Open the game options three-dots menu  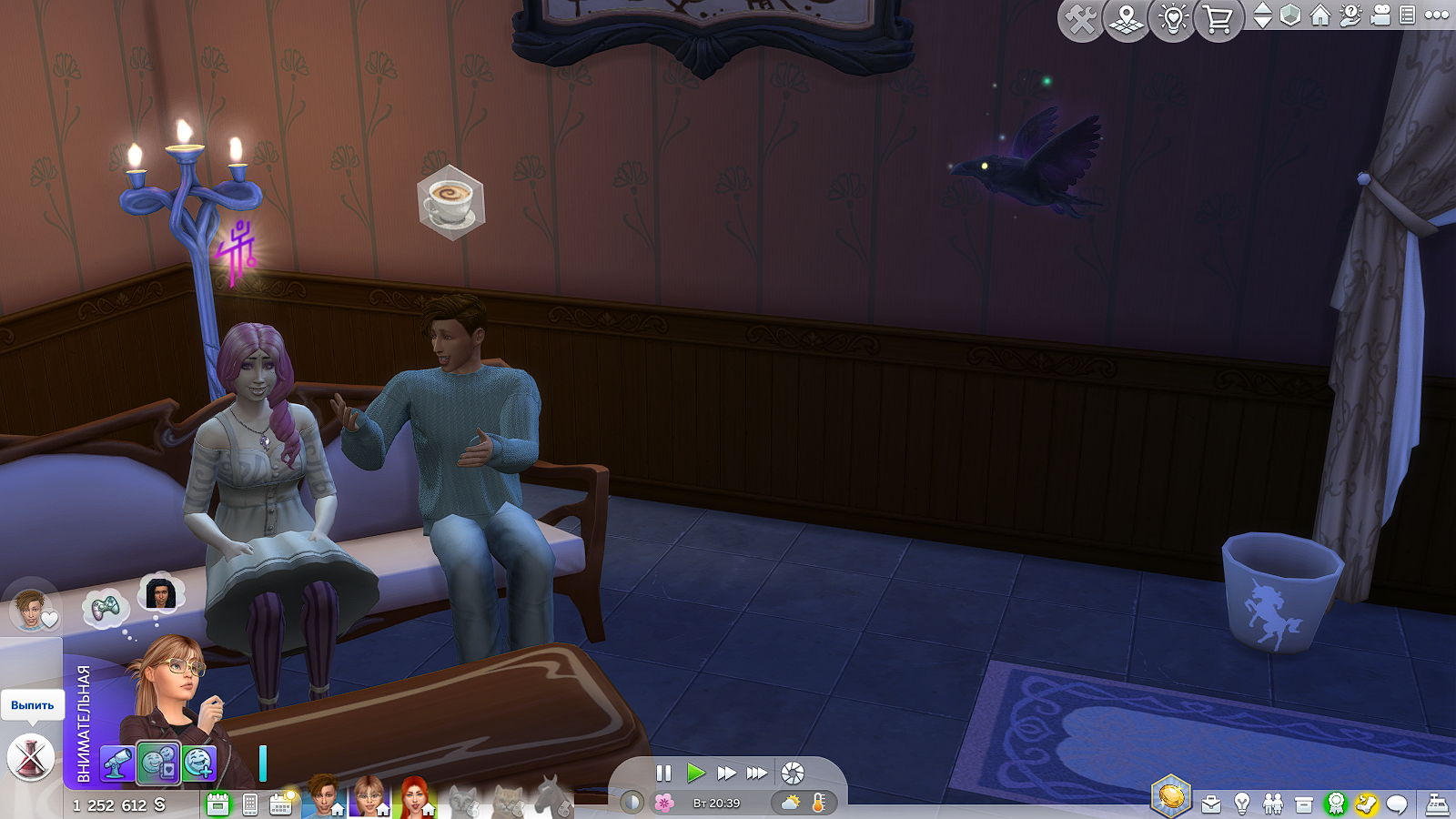(1437, 15)
